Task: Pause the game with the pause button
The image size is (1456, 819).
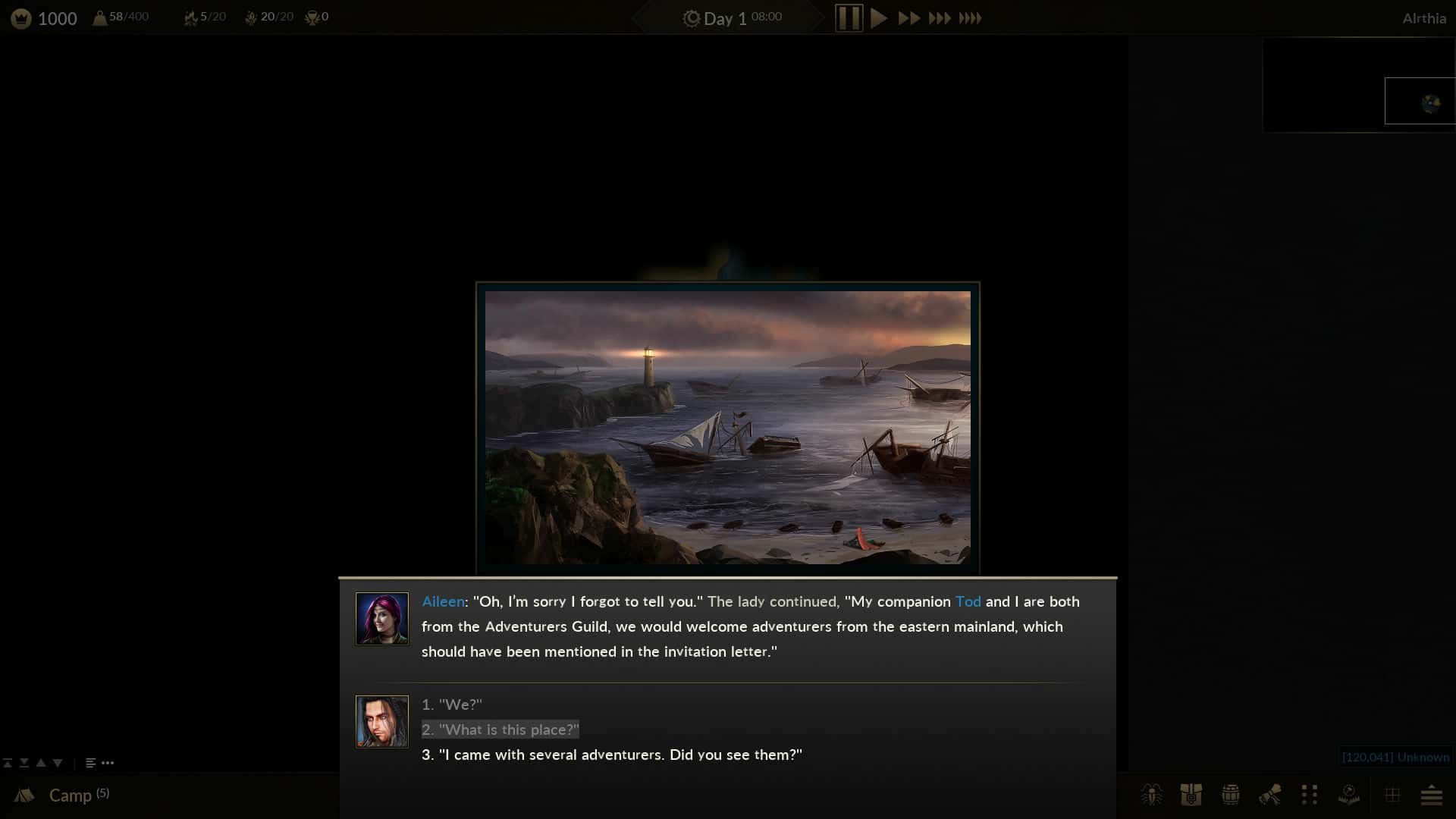Action: 849,17
